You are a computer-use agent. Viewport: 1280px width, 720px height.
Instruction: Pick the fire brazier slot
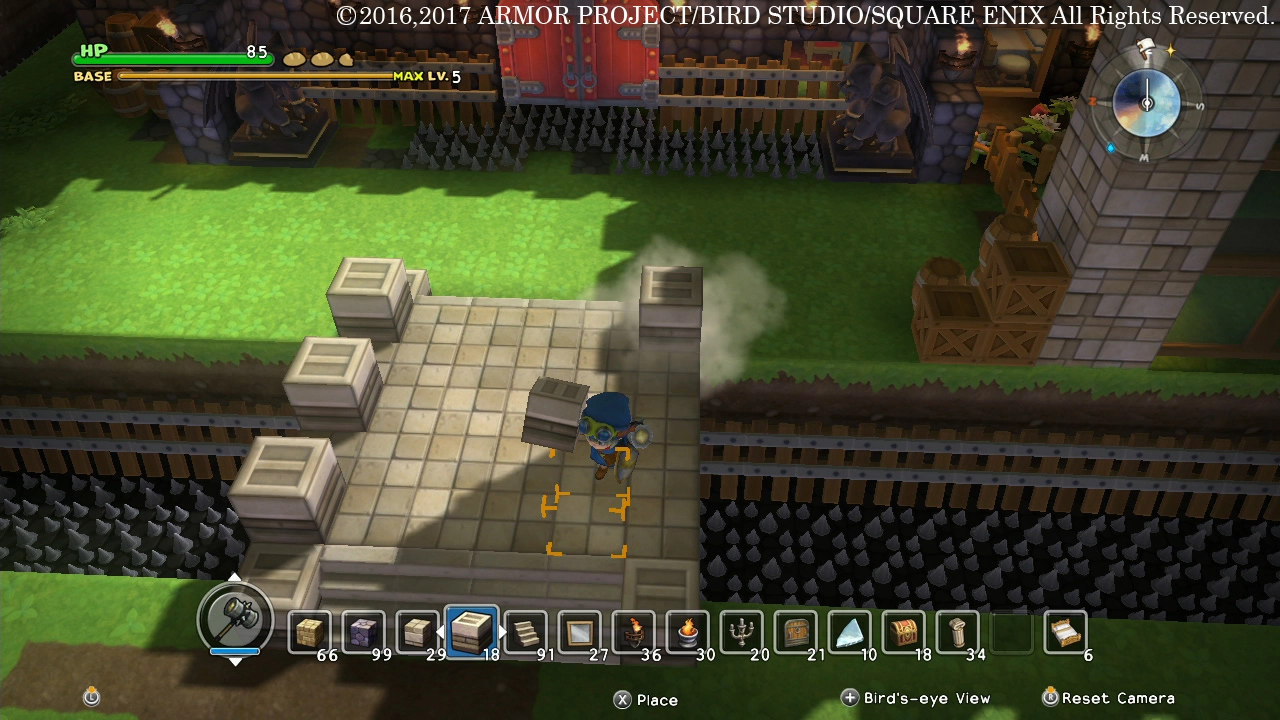coord(688,632)
